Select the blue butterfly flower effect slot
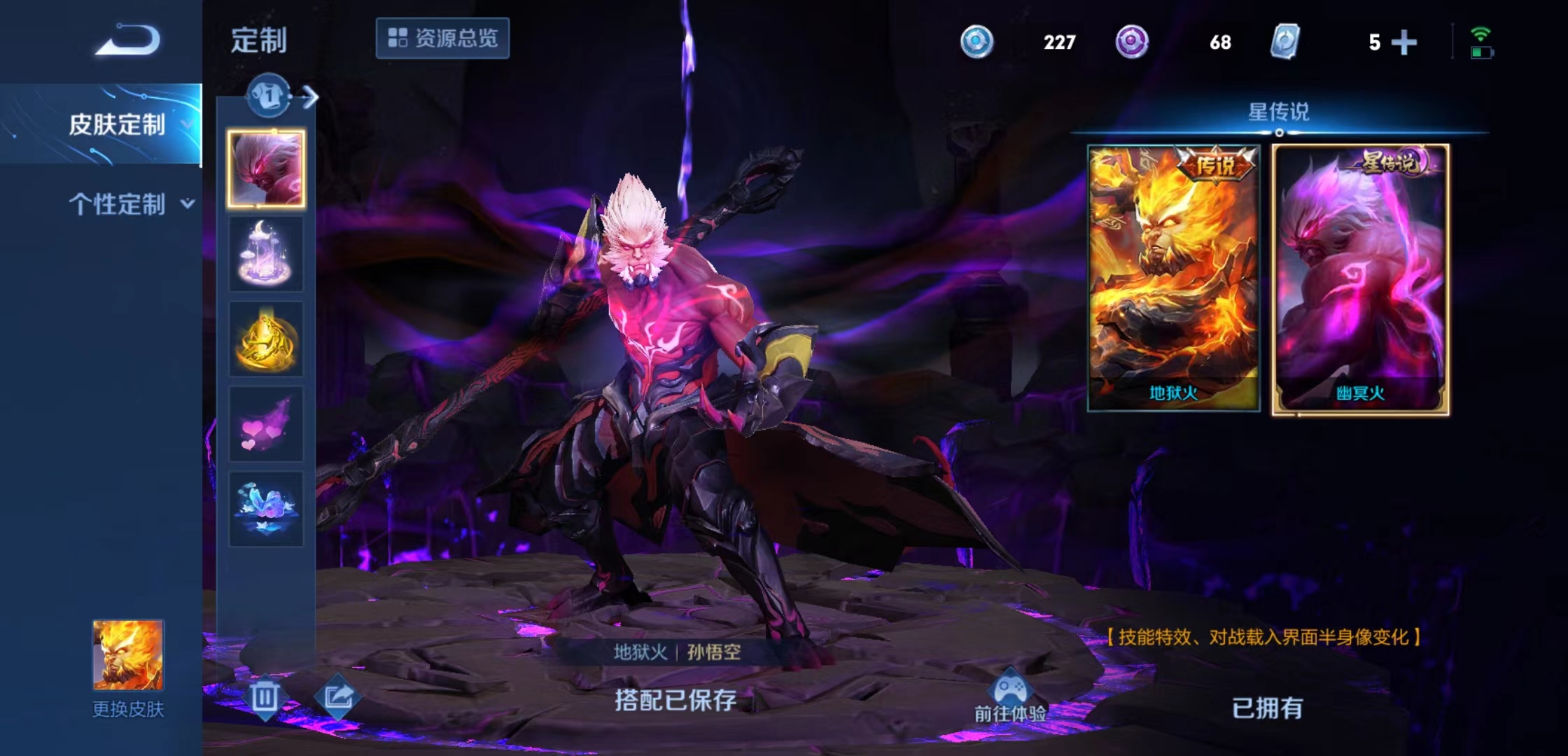Image resolution: width=1568 pixels, height=756 pixels. tap(266, 509)
